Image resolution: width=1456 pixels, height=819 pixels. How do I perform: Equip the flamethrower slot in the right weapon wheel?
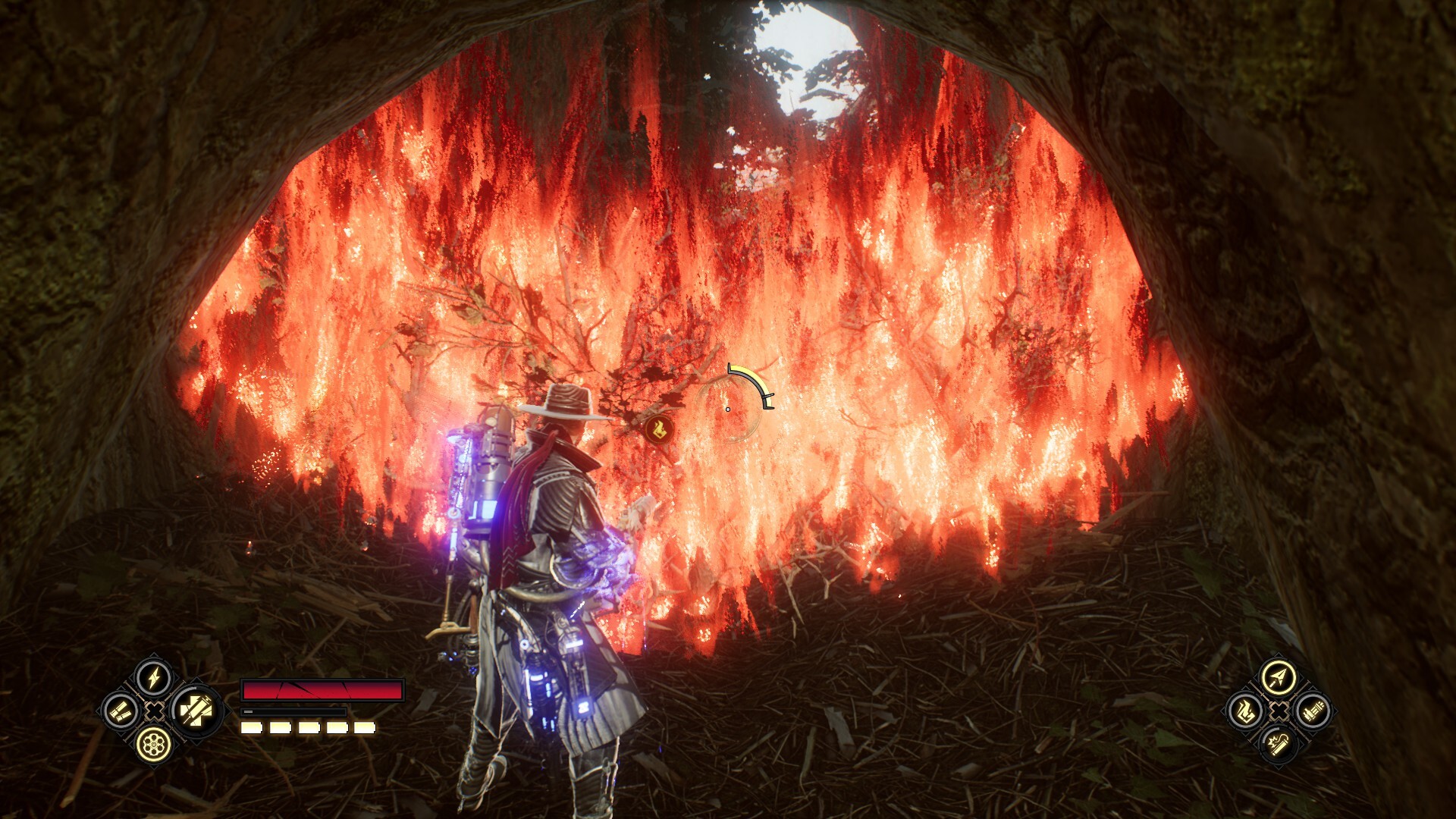pyautogui.click(x=1244, y=711)
